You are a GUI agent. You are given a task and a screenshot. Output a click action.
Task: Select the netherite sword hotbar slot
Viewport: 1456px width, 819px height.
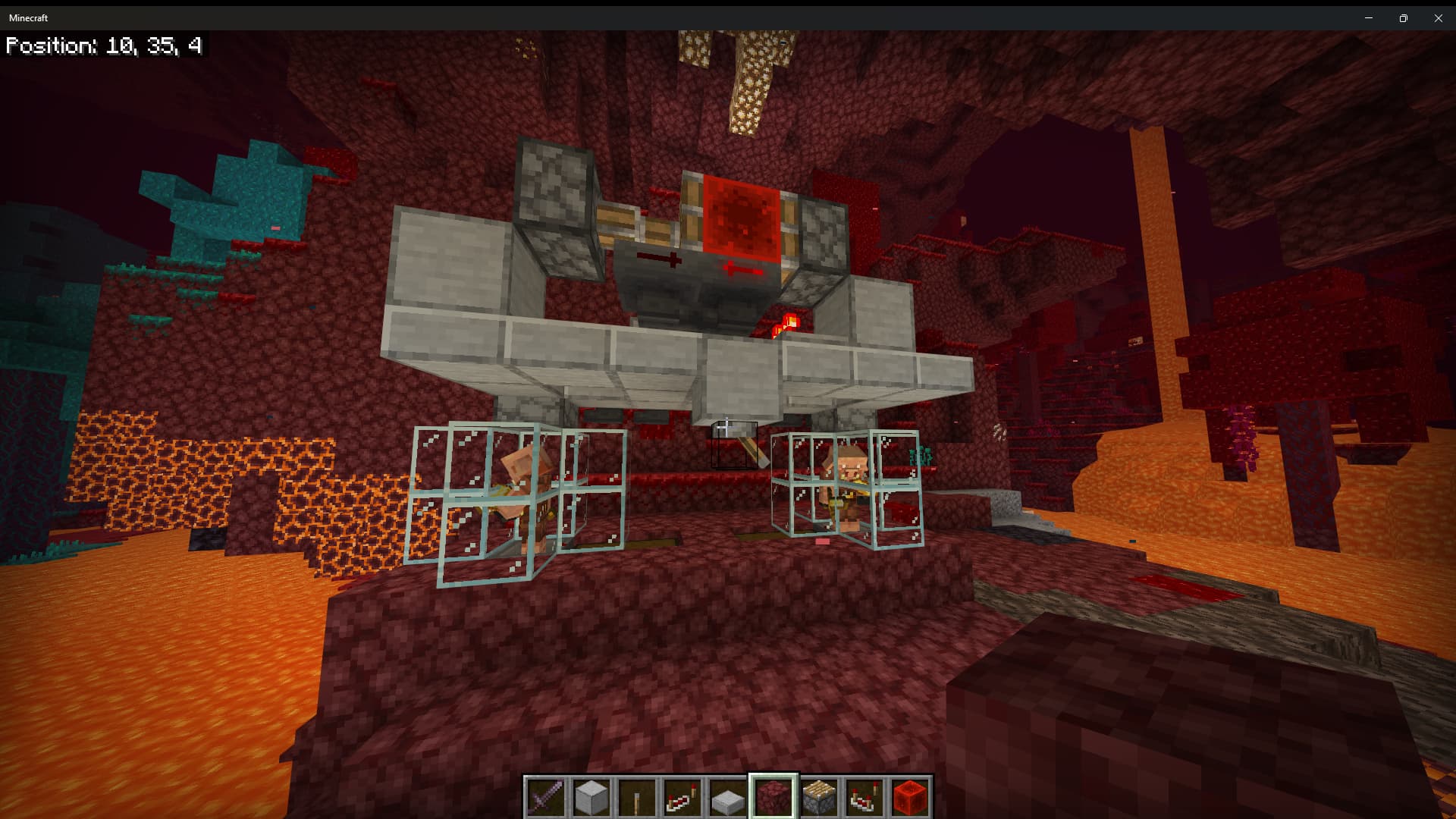(x=546, y=797)
